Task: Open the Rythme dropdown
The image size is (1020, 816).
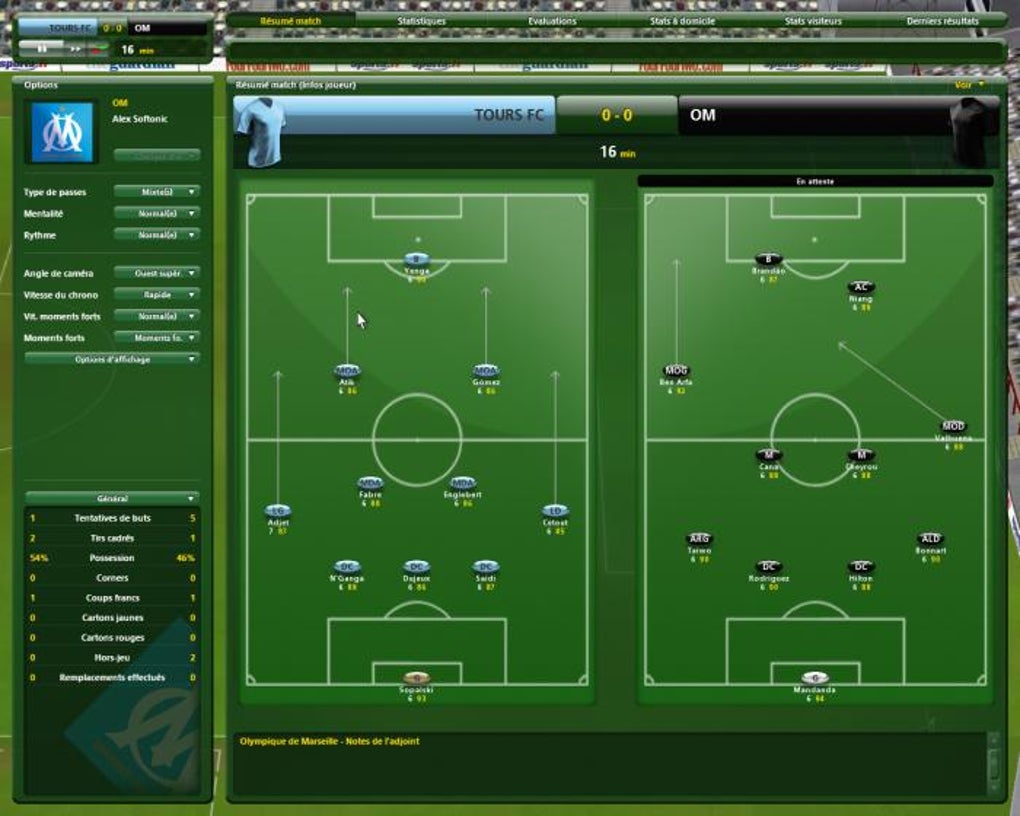Action: 156,235
